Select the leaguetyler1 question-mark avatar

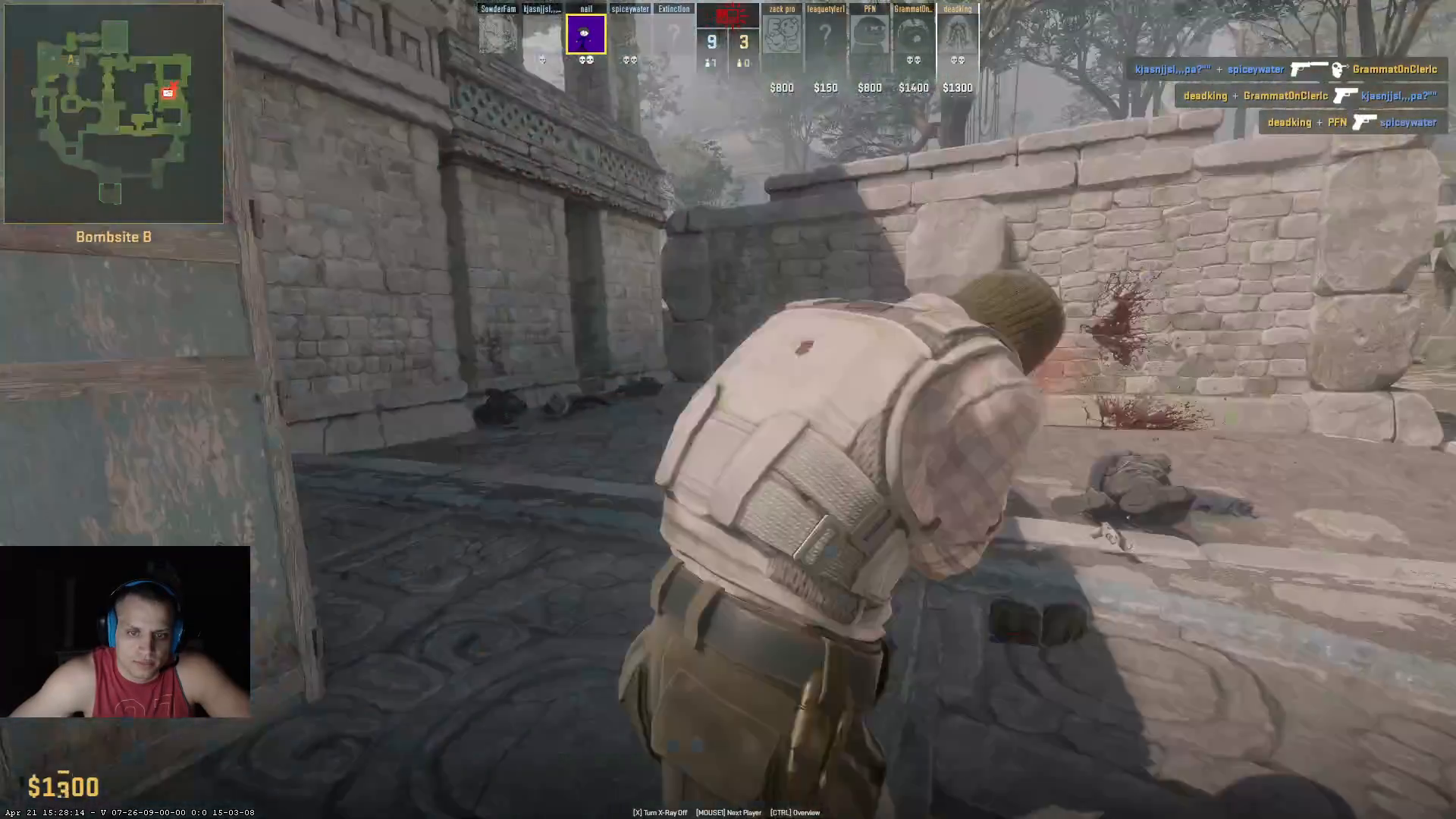(825, 33)
